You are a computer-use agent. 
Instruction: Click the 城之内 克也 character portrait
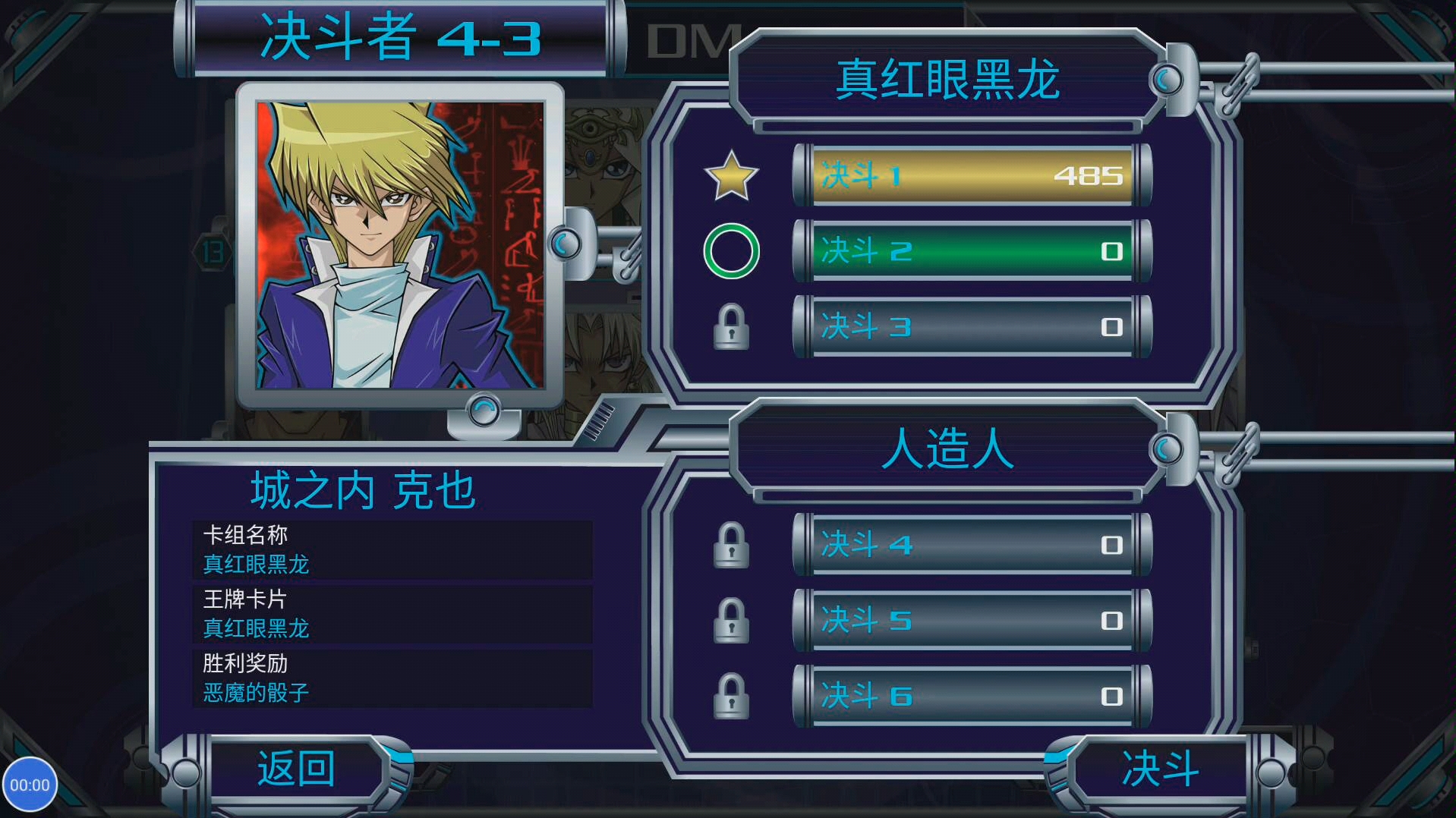pyautogui.click(x=400, y=245)
